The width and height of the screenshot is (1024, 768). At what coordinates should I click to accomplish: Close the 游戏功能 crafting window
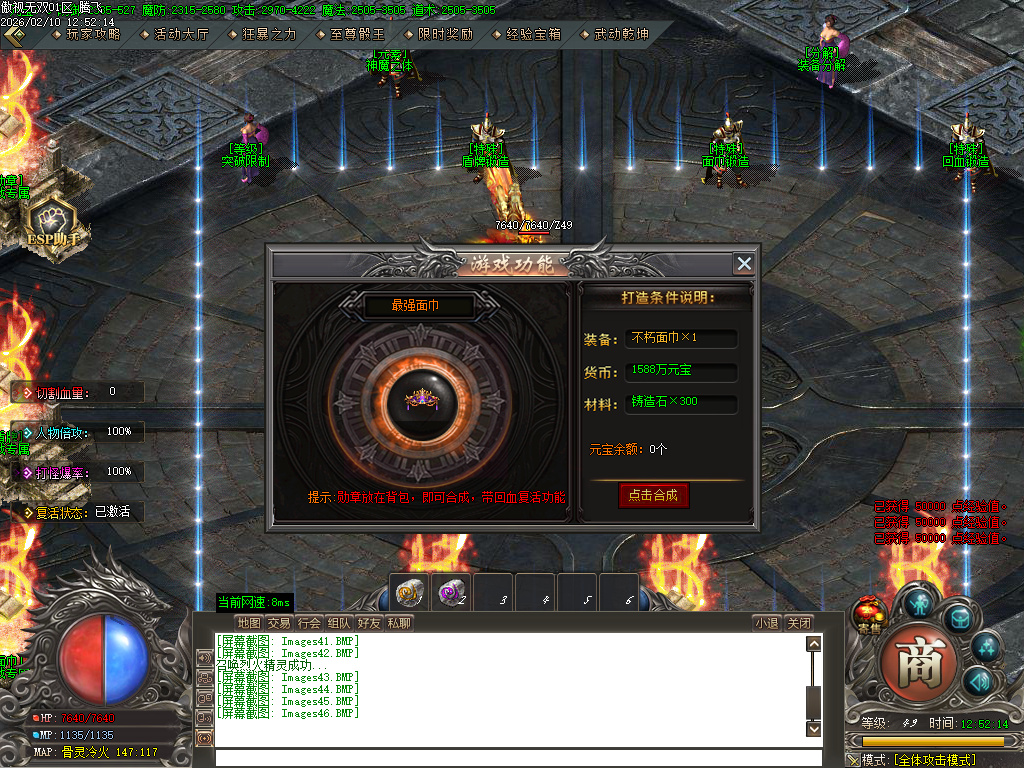click(744, 263)
